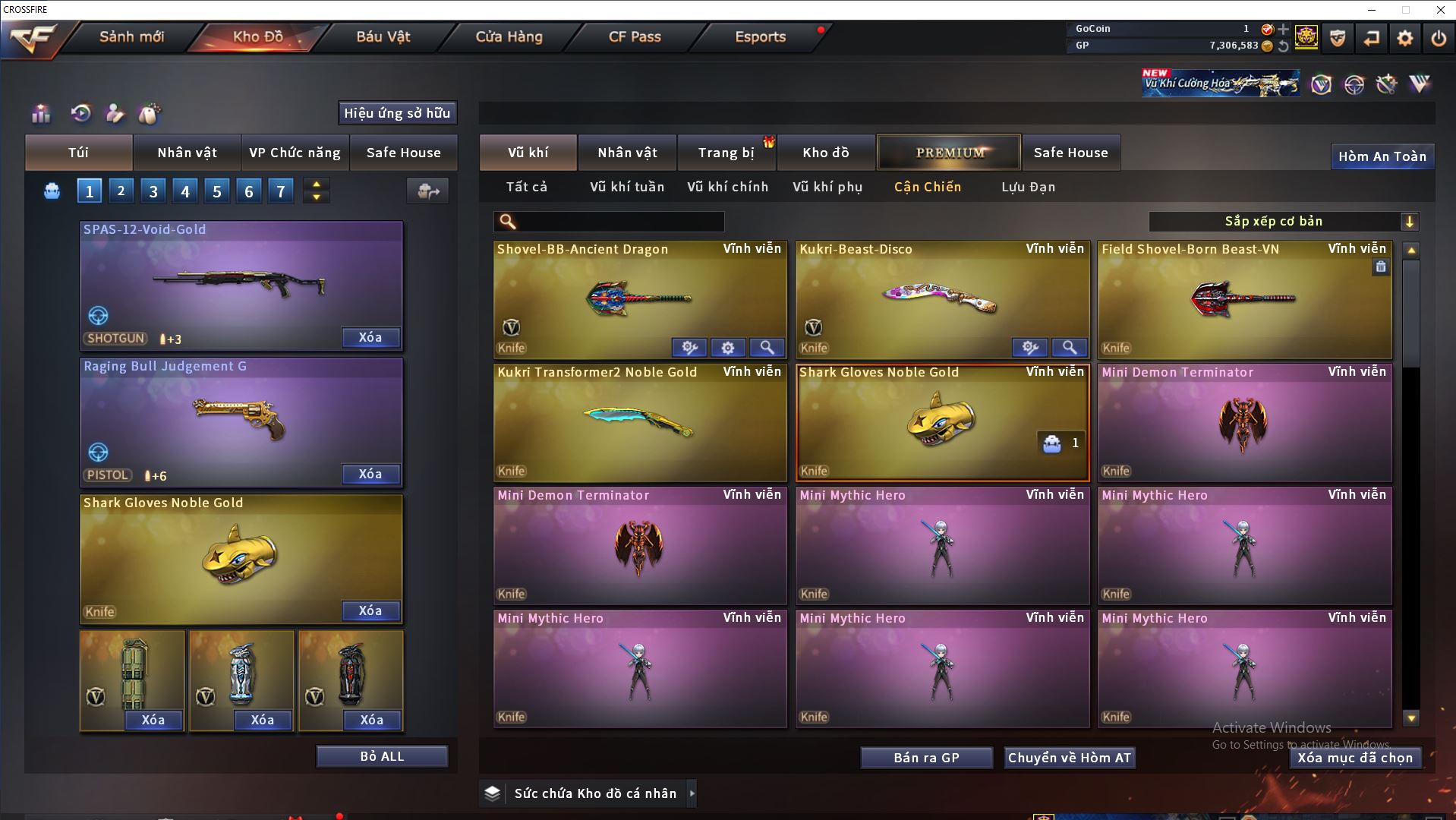Close the CROSSFIRE window

pos(1440,10)
